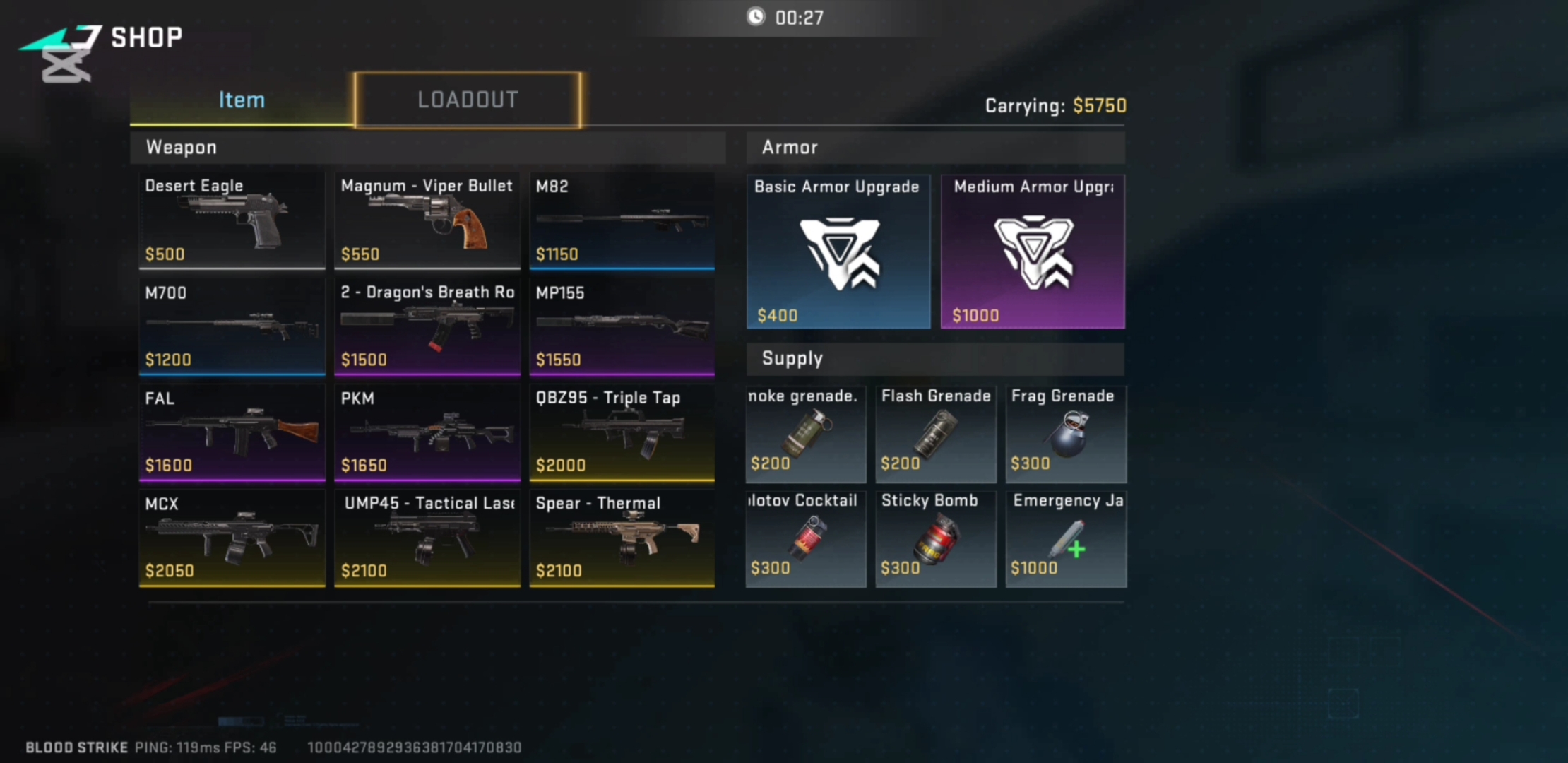Buy the MP155 shotgun
This screenshot has height=763, width=1568.
pyautogui.click(x=622, y=326)
